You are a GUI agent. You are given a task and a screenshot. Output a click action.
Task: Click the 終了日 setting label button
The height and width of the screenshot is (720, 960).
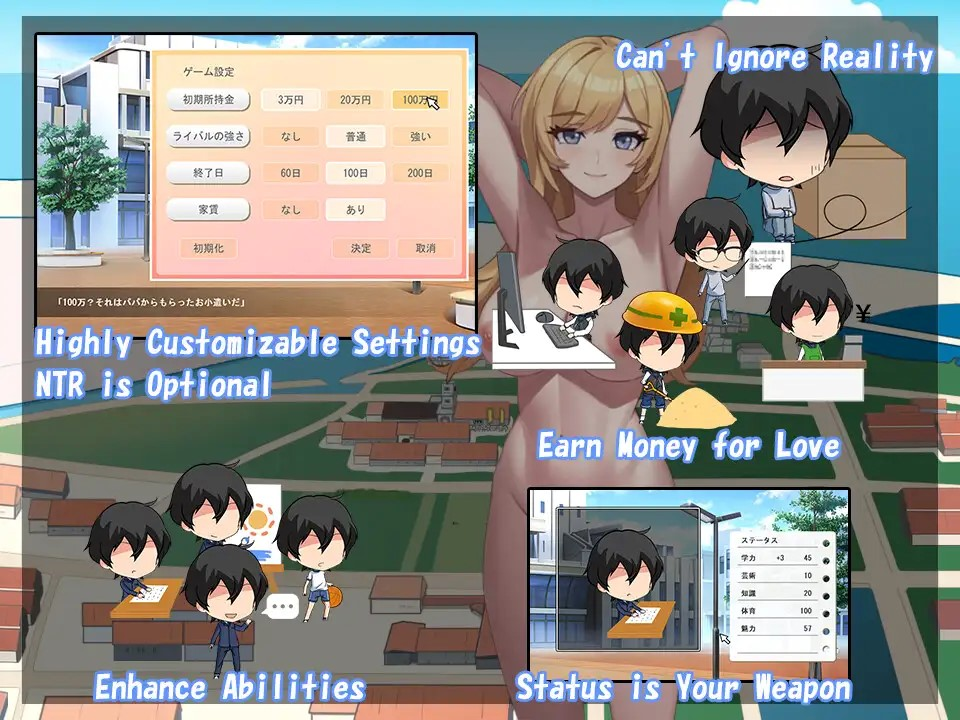(x=209, y=173)
